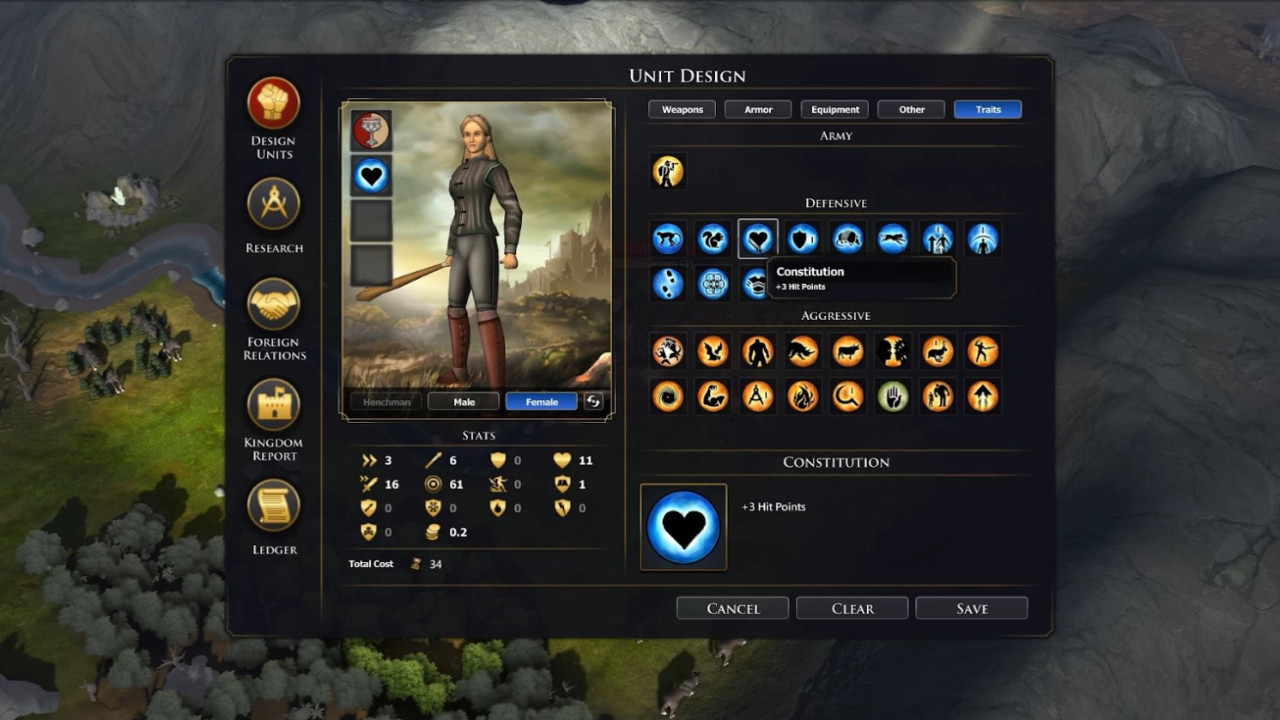Click the gender swap arrows icon
Screen dimensions: 1280x720
click(594, 401)
